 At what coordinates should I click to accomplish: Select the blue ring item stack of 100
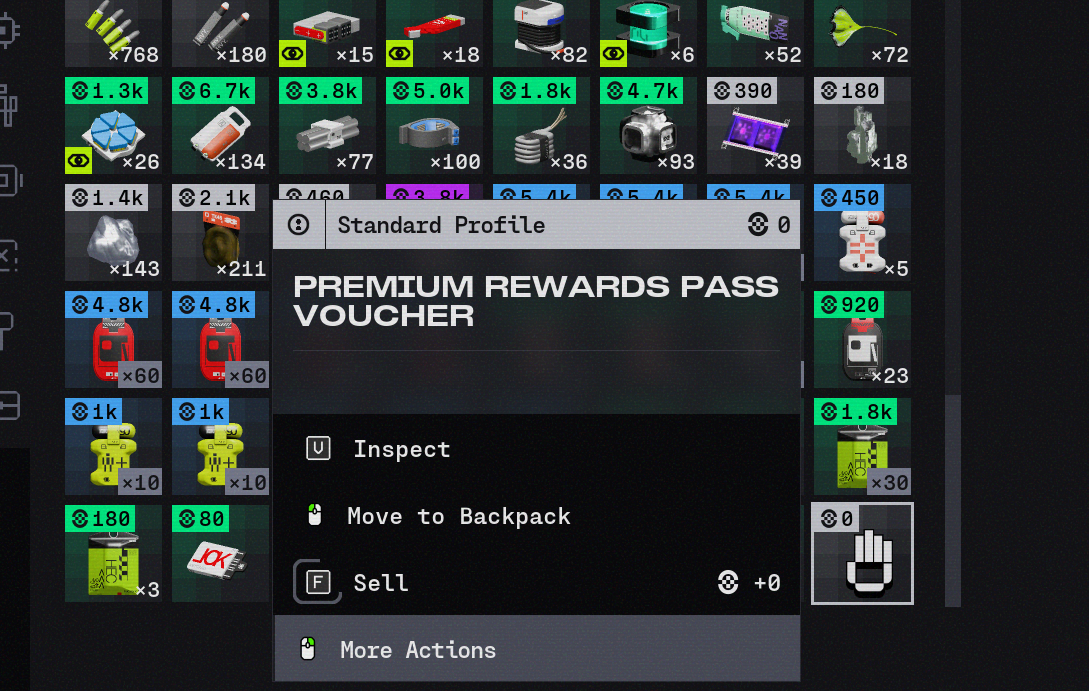(434, 126)
